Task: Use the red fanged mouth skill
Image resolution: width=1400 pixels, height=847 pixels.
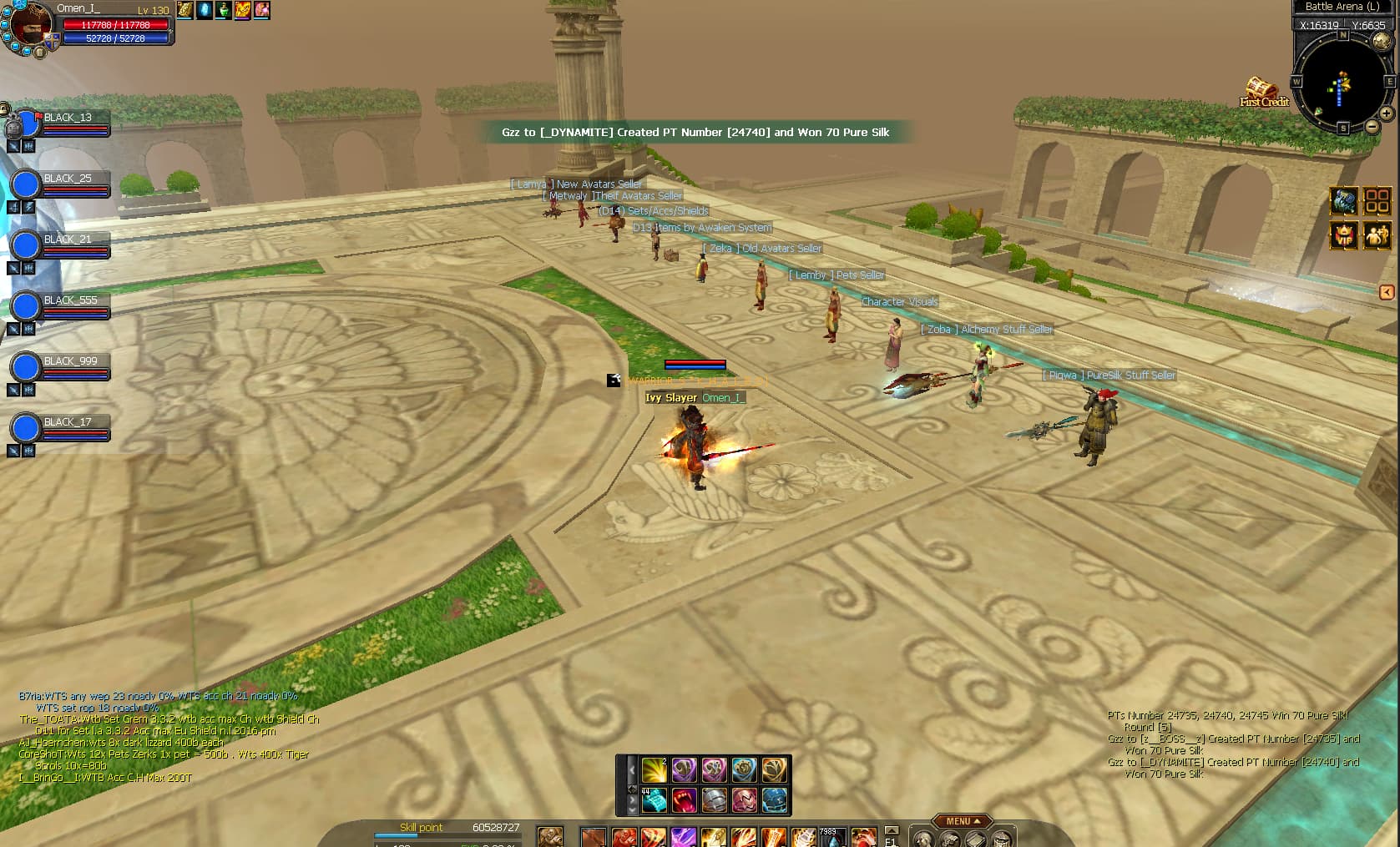Action: coord(684,800)
